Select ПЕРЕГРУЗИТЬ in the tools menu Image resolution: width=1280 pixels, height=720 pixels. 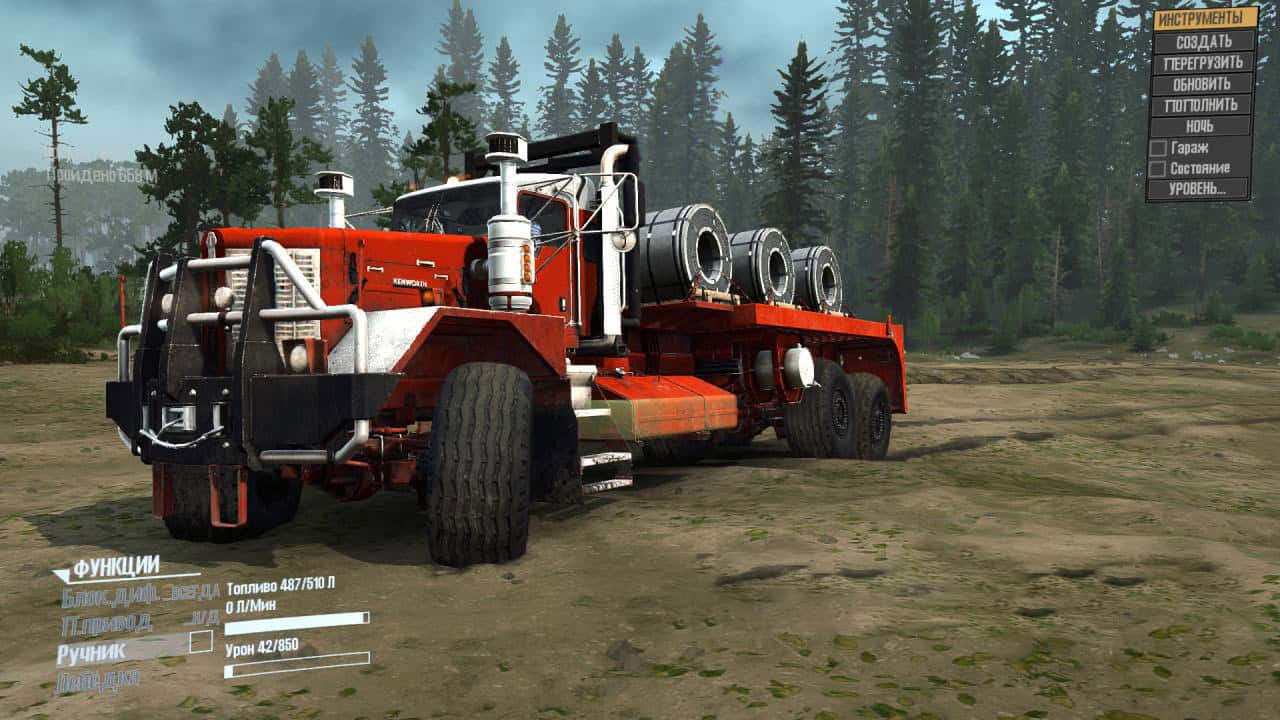[1203, 63]
